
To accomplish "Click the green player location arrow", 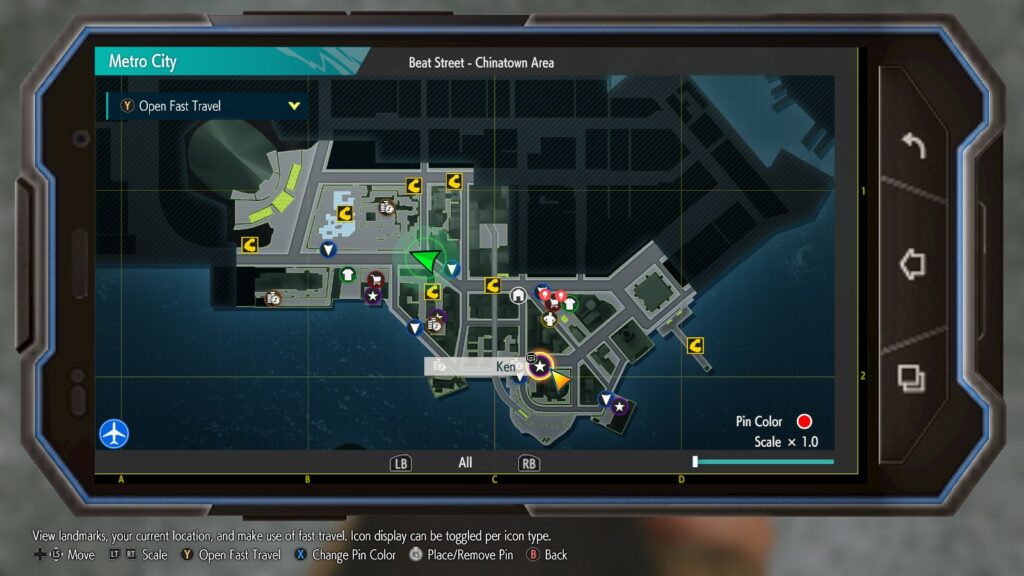I will pyautogui.click(x=427, y=262).
